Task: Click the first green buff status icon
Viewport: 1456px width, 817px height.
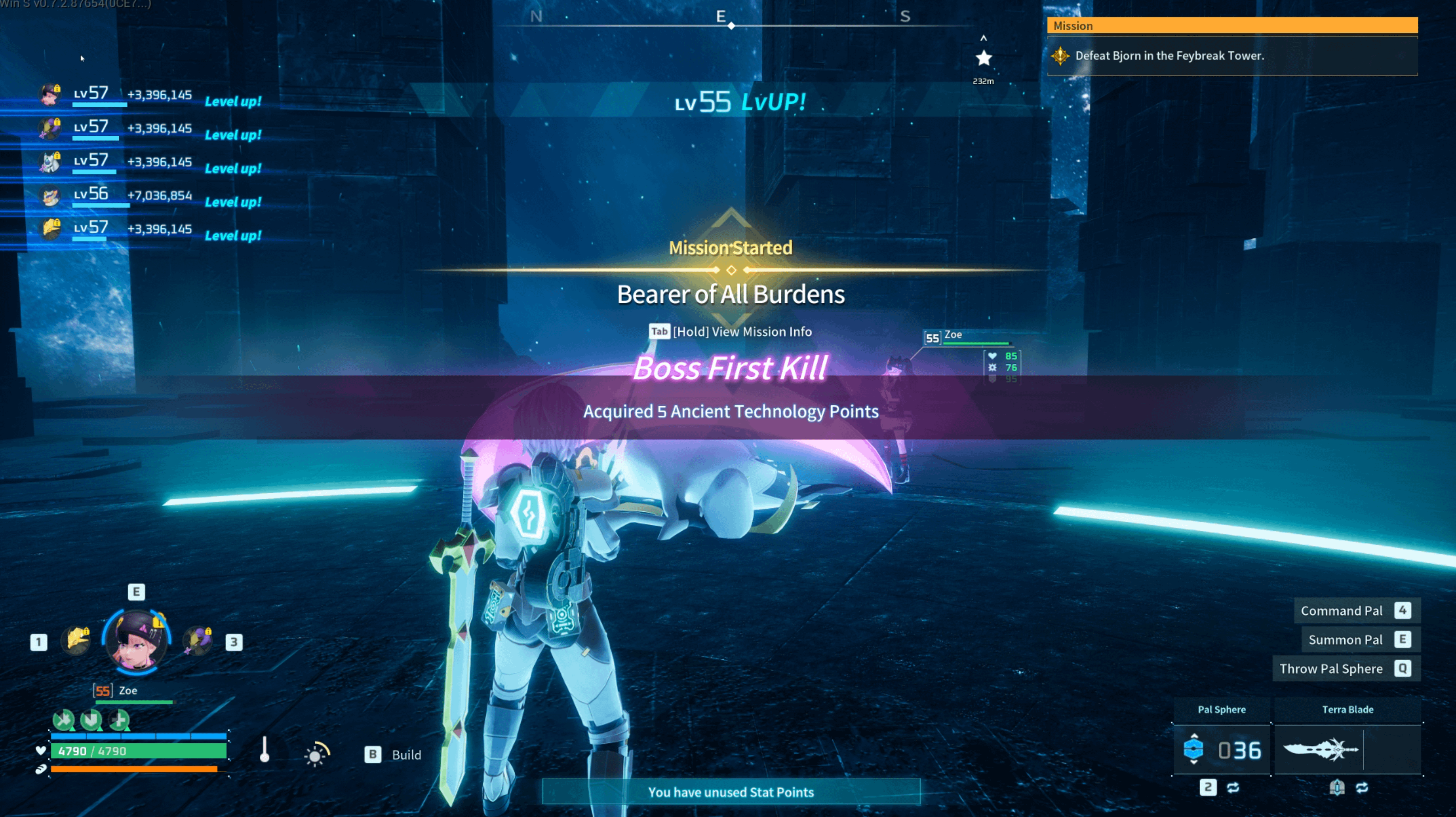Action: tap(63, 720)
